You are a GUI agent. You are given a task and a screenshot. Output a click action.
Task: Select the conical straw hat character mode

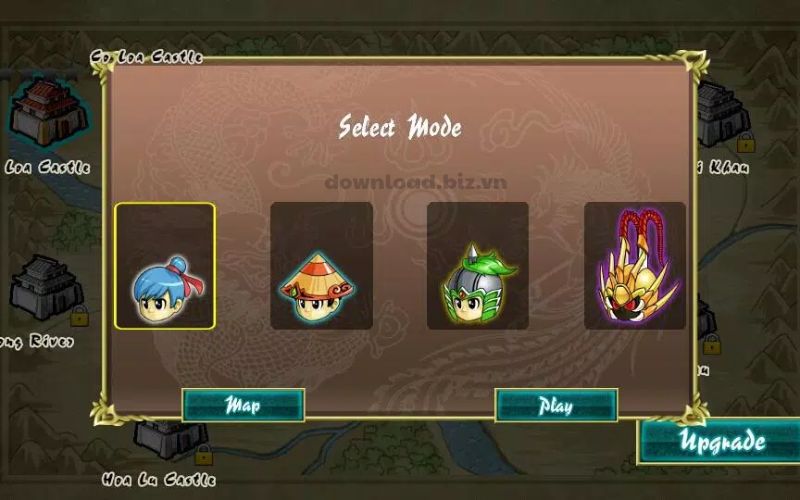tap(321, 266)
